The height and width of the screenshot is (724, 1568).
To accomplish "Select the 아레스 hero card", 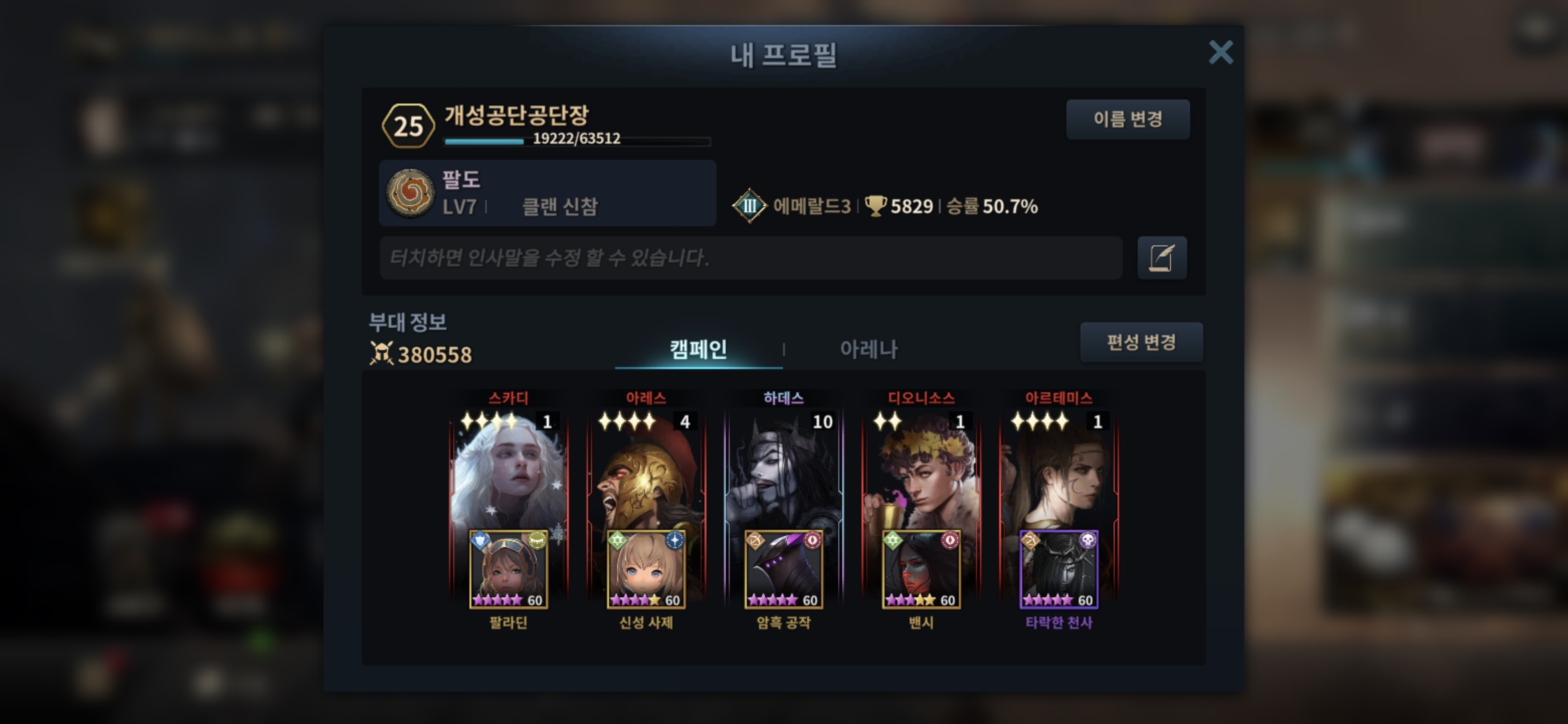I will coord(646,469).
